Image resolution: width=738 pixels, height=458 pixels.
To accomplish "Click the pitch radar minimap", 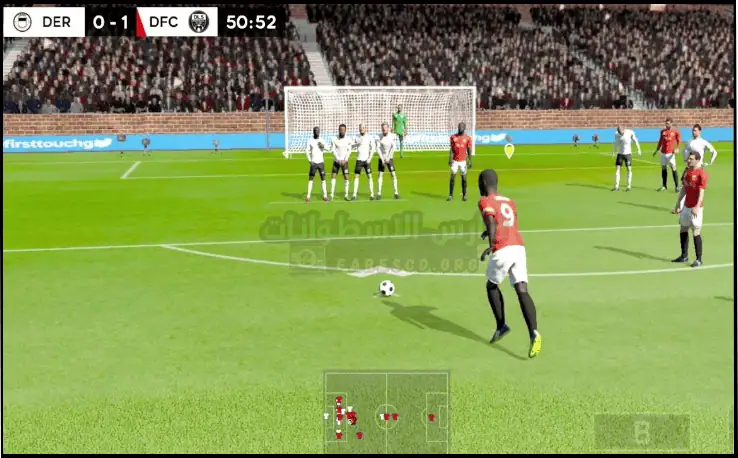I will [386, 412].
